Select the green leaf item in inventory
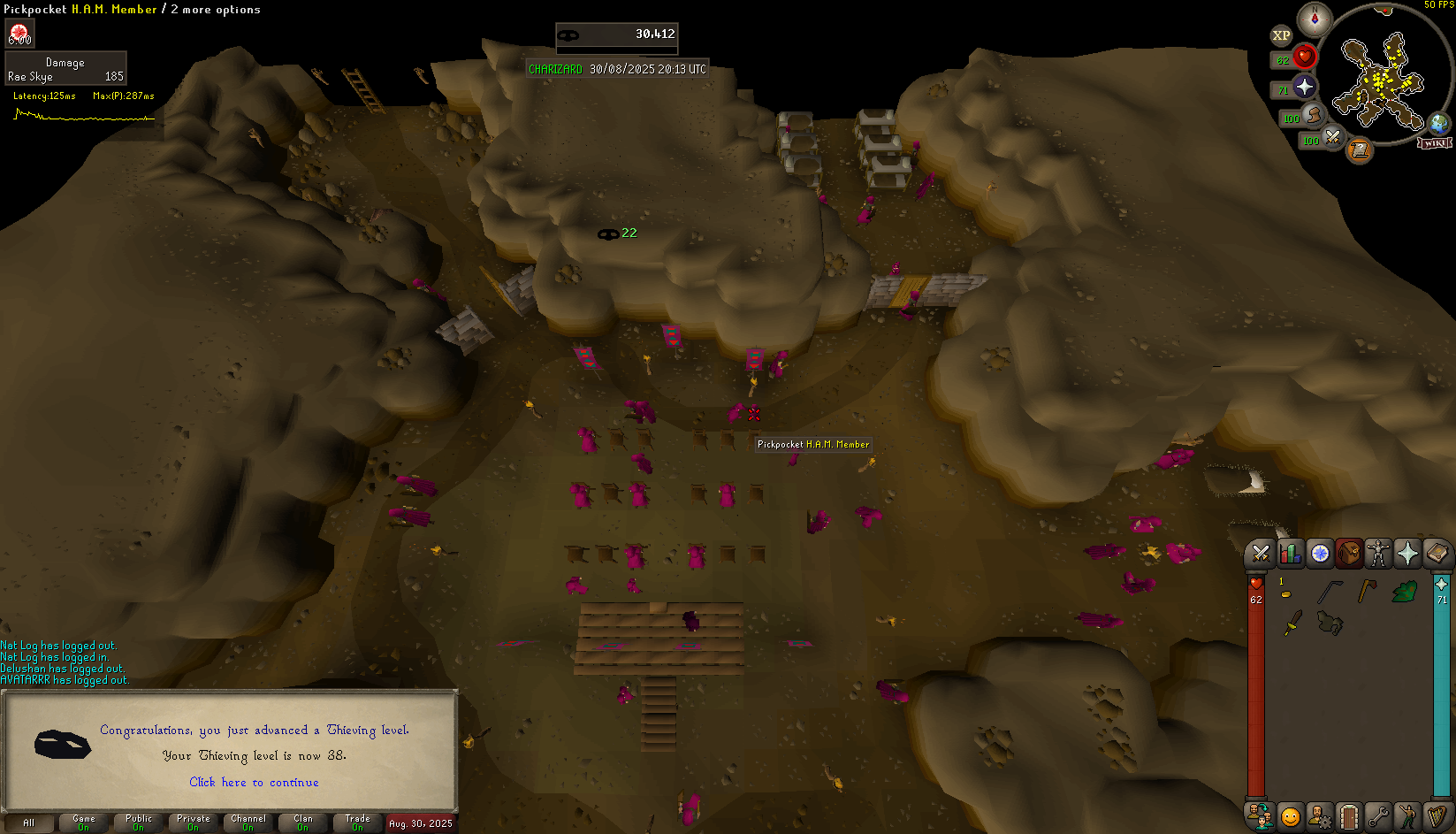This screenshot has height=834, width=1456. click(1404, 592)
